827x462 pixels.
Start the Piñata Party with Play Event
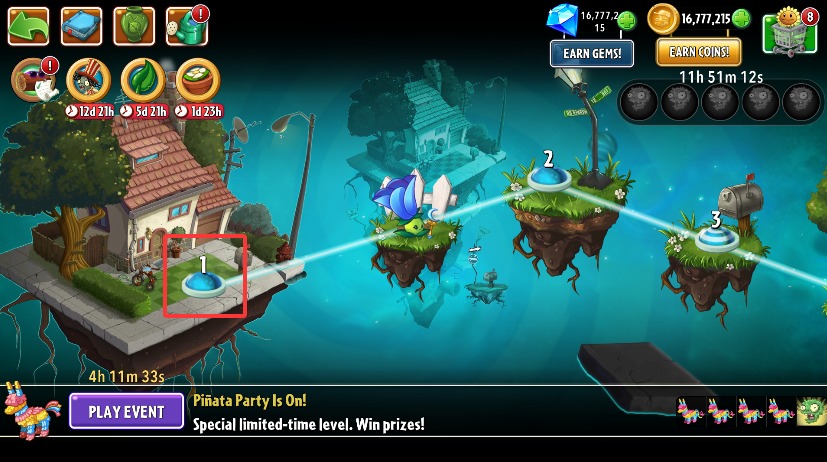coord(126,411)
